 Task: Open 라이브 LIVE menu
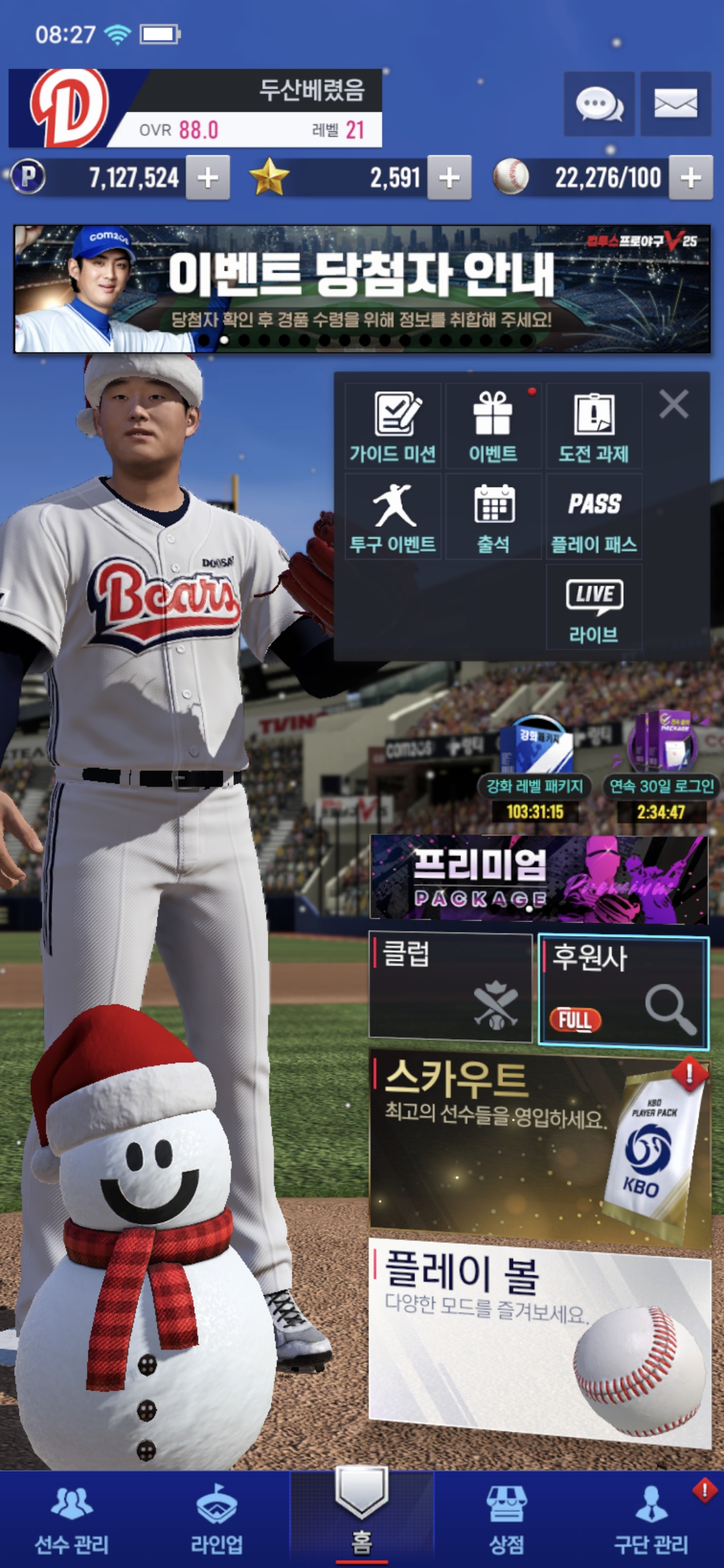[x=594, y=607]
